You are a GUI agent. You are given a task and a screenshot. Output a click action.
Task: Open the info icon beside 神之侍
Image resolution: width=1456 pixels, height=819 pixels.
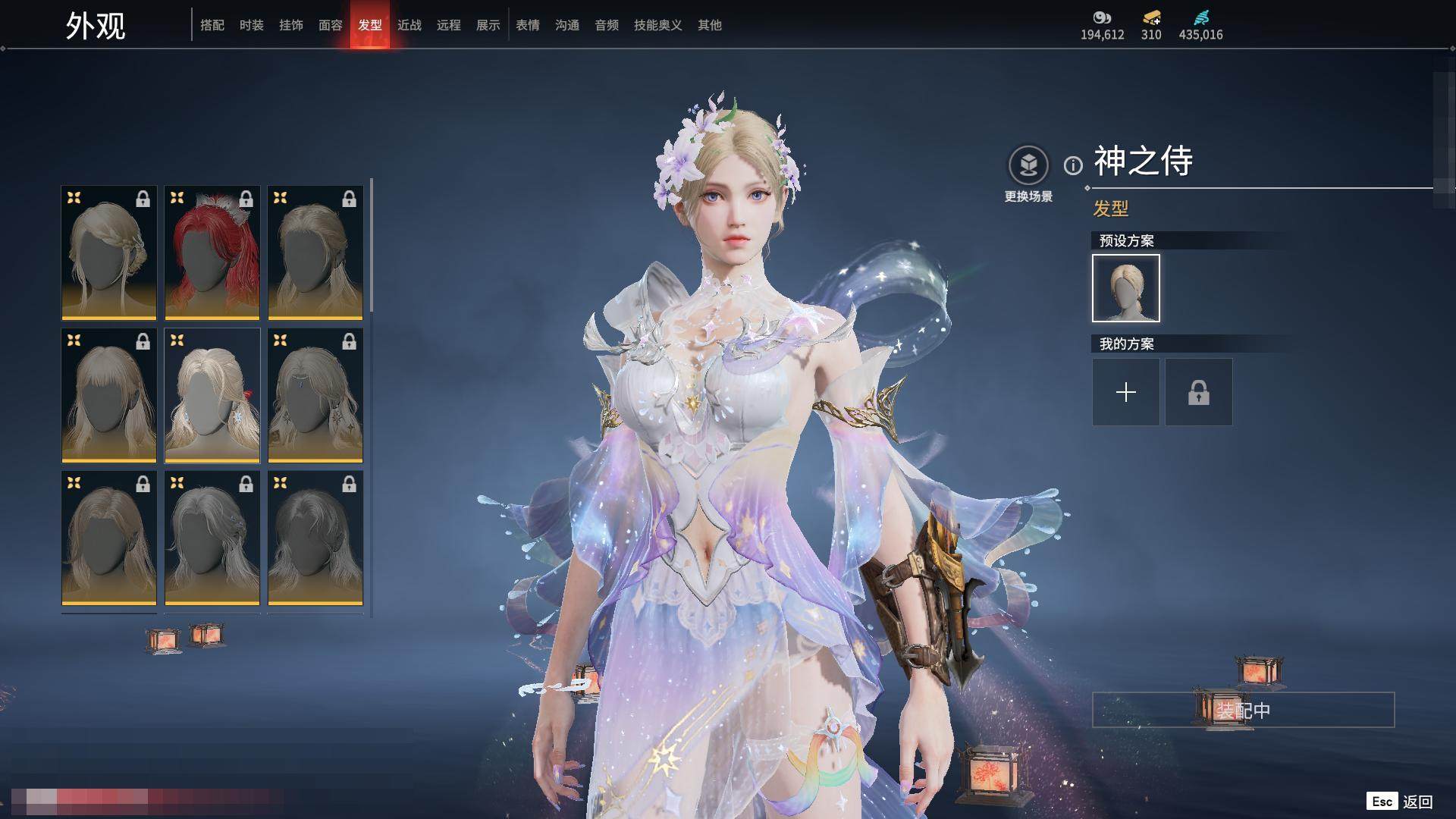click(1073, 165)
